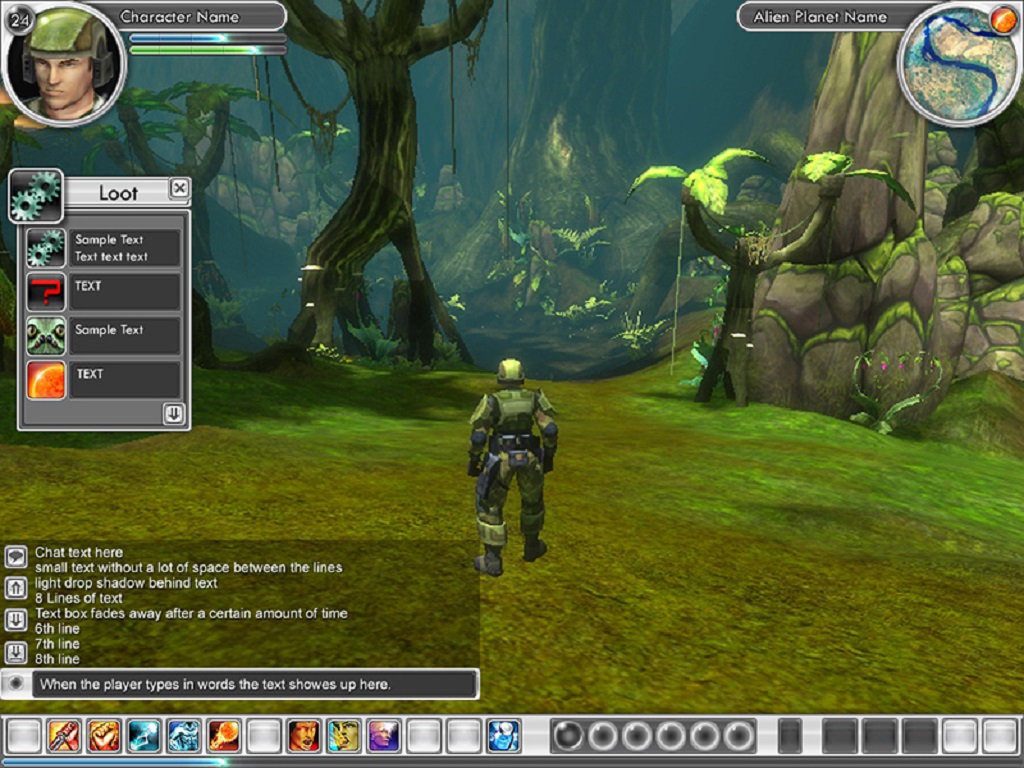The height and width of the screenshot is (768, 1024).
Task: Open the character portrait
Action: (65, 64)
